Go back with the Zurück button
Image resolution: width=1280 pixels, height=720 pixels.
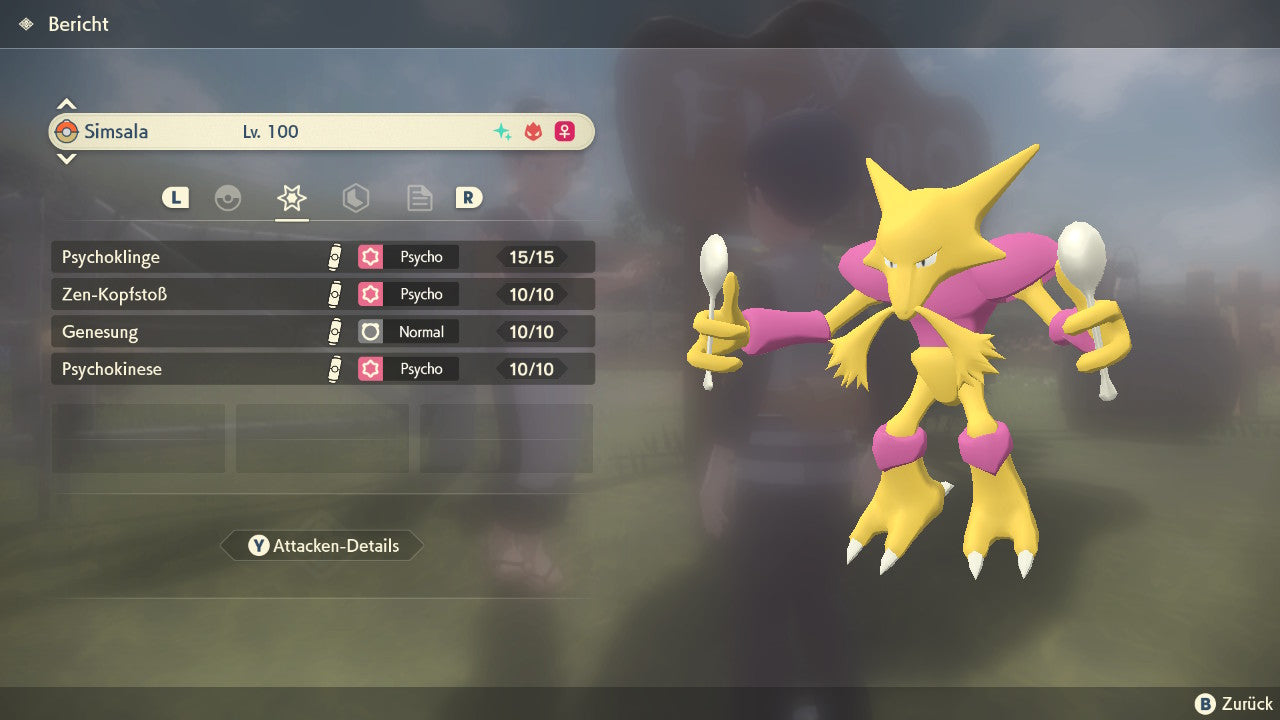point(1234,704)
